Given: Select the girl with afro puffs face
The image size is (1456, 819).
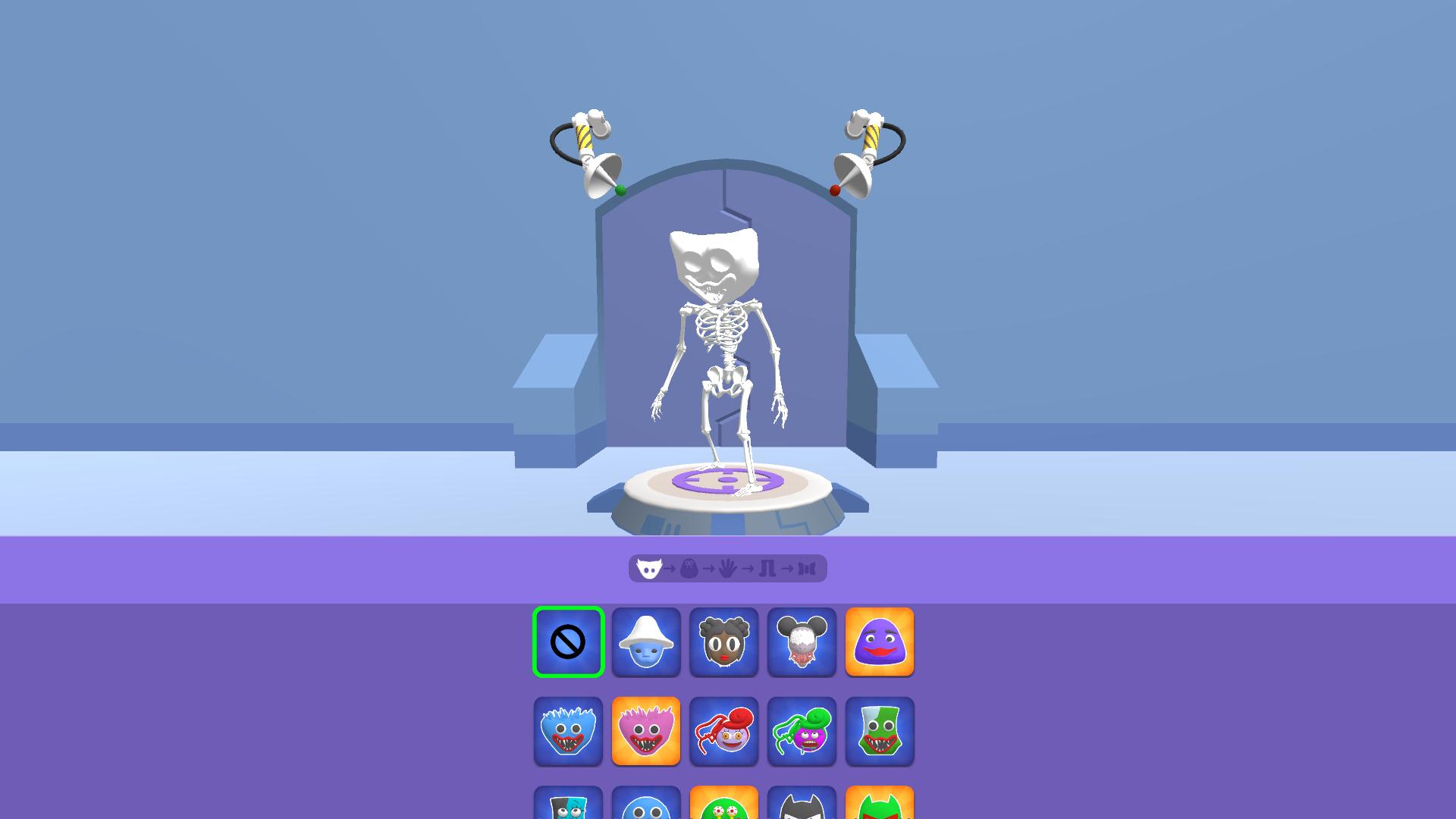Looking at the screenshot, I should pyautogui.click(x=723, y=643).
